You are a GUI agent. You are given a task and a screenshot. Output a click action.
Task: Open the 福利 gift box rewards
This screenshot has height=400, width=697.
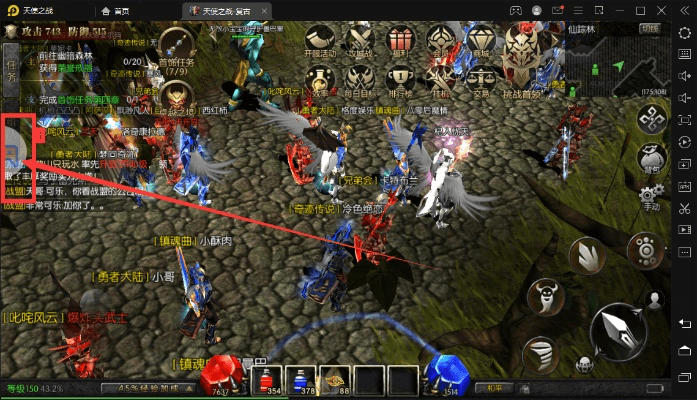(401, 41)
